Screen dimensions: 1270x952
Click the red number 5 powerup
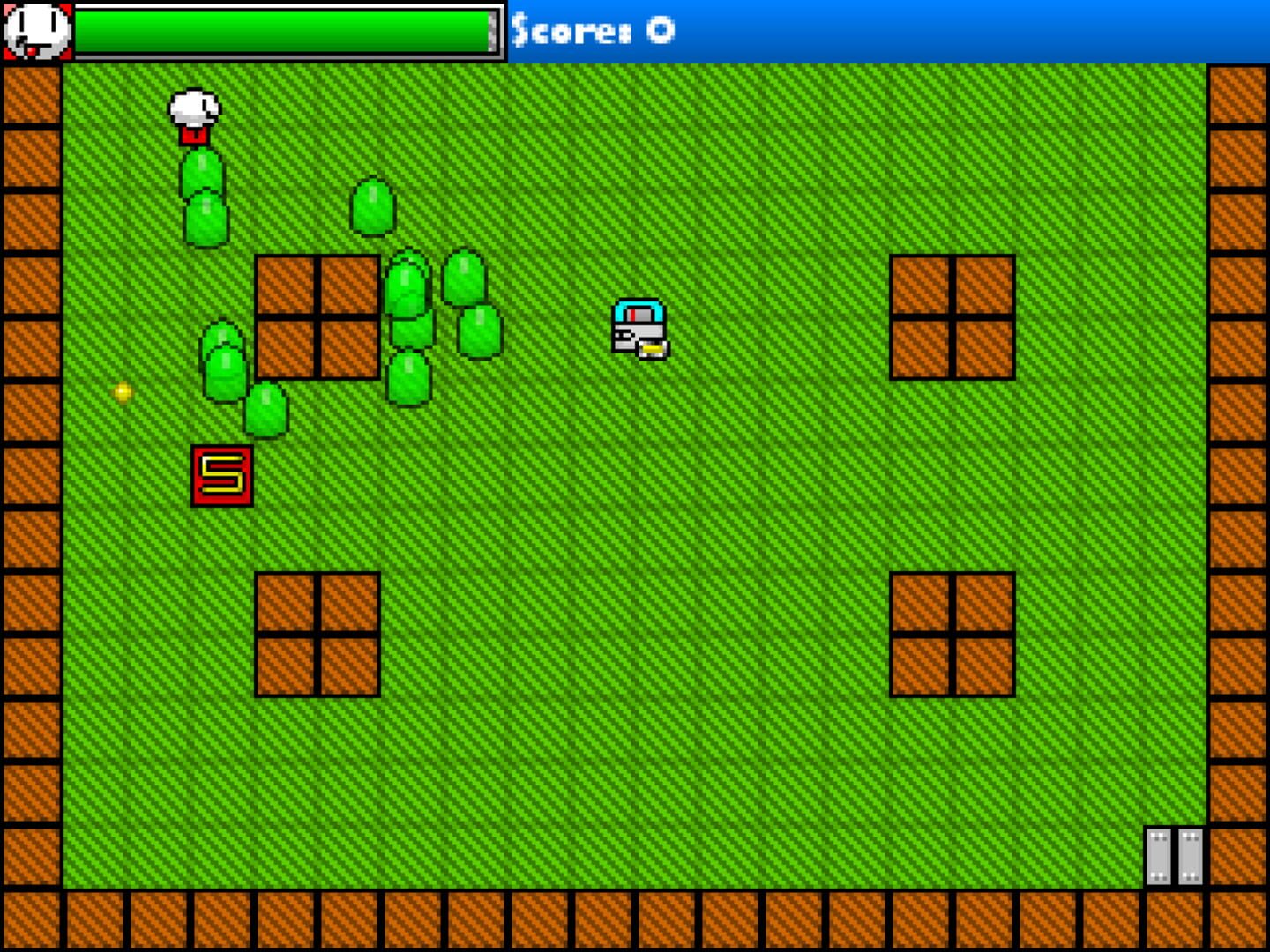pos(222,476)
